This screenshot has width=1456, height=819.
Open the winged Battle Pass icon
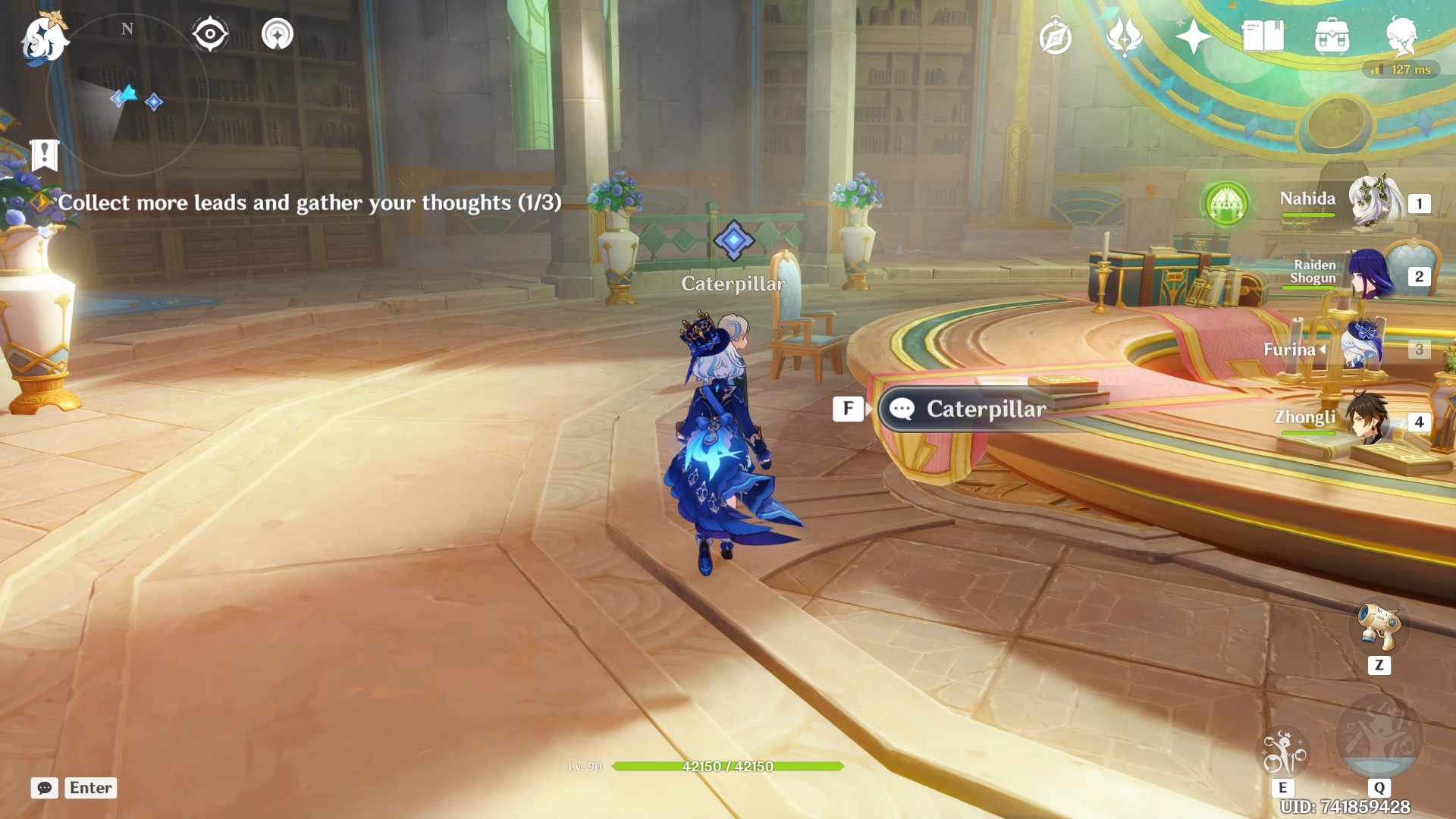(1125, 36)
